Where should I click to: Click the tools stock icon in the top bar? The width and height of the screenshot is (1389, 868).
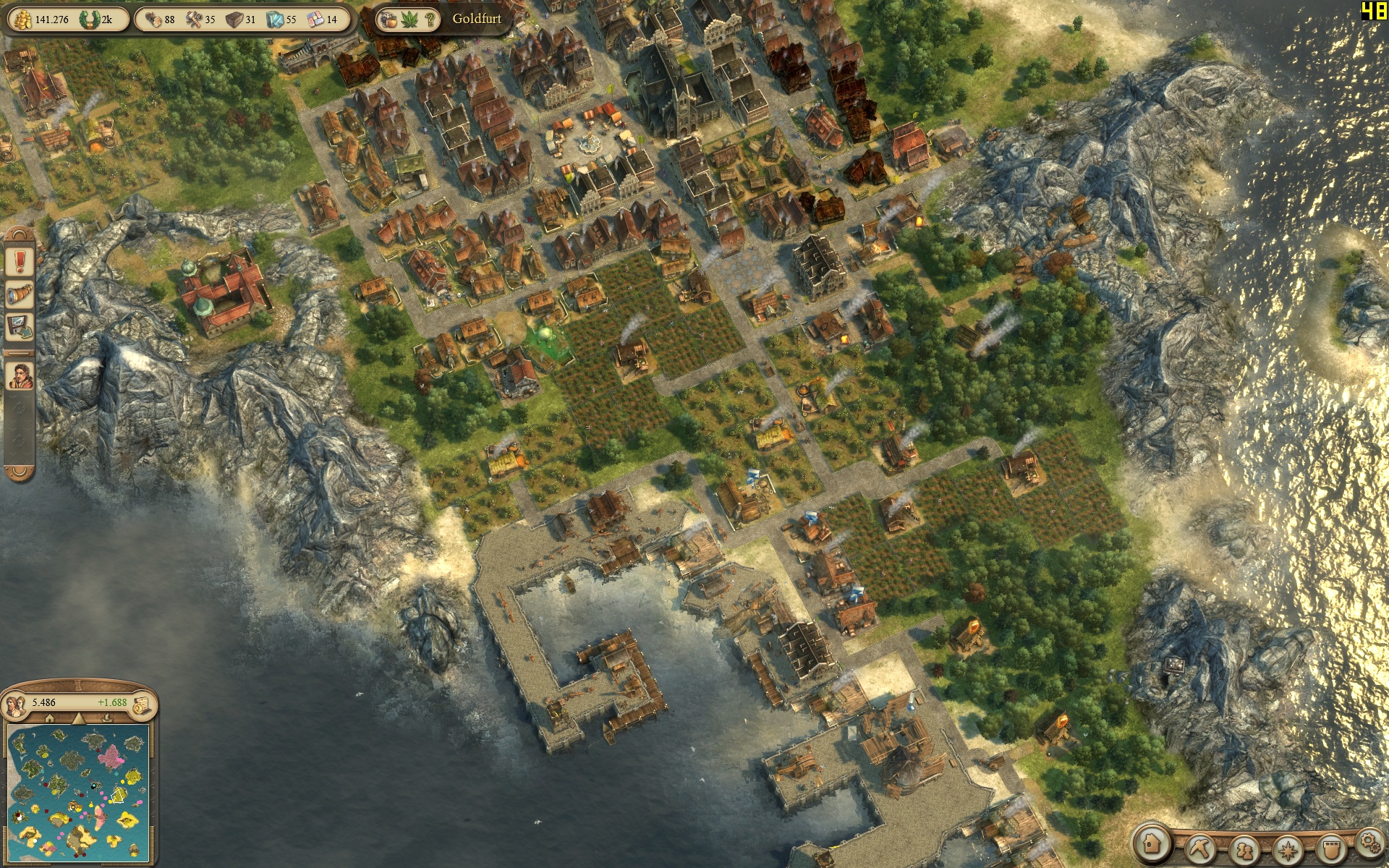pyautogui.click(x=194, y=20)
